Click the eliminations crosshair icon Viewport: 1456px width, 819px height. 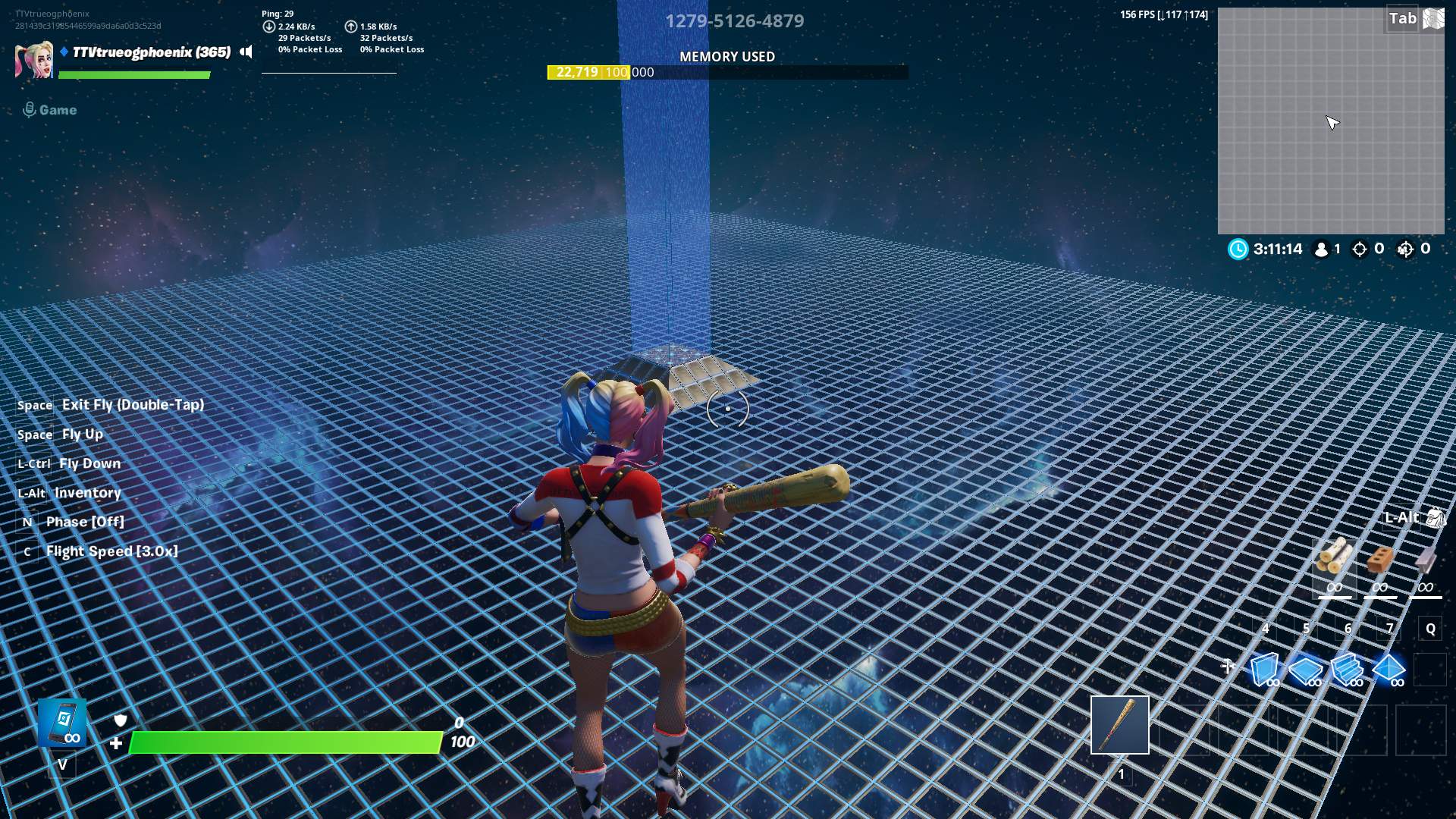(x=1359, y=248)
